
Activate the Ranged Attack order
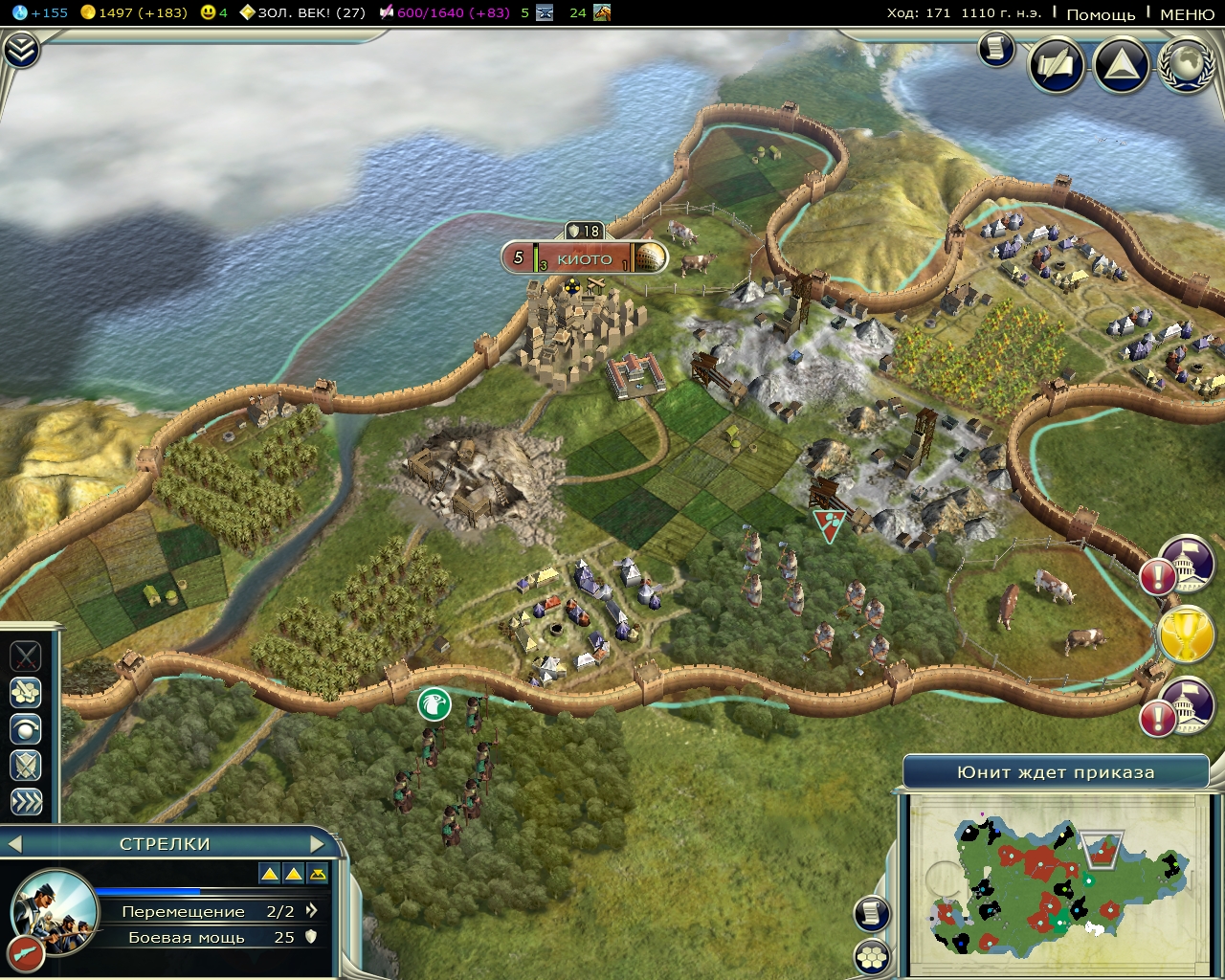tap(26, 727)
